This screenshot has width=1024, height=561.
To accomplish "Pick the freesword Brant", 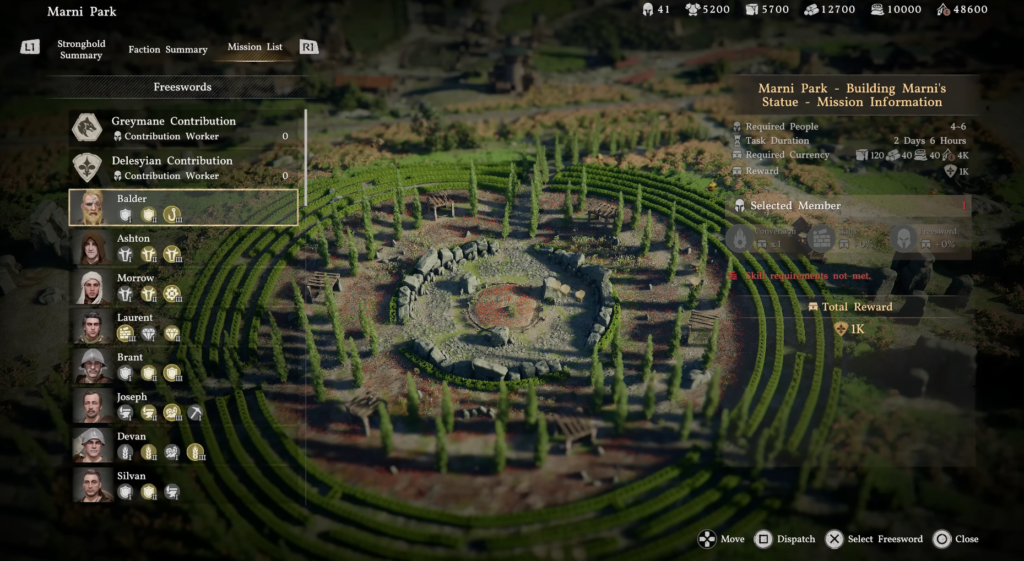I will (x=184, y=365).
